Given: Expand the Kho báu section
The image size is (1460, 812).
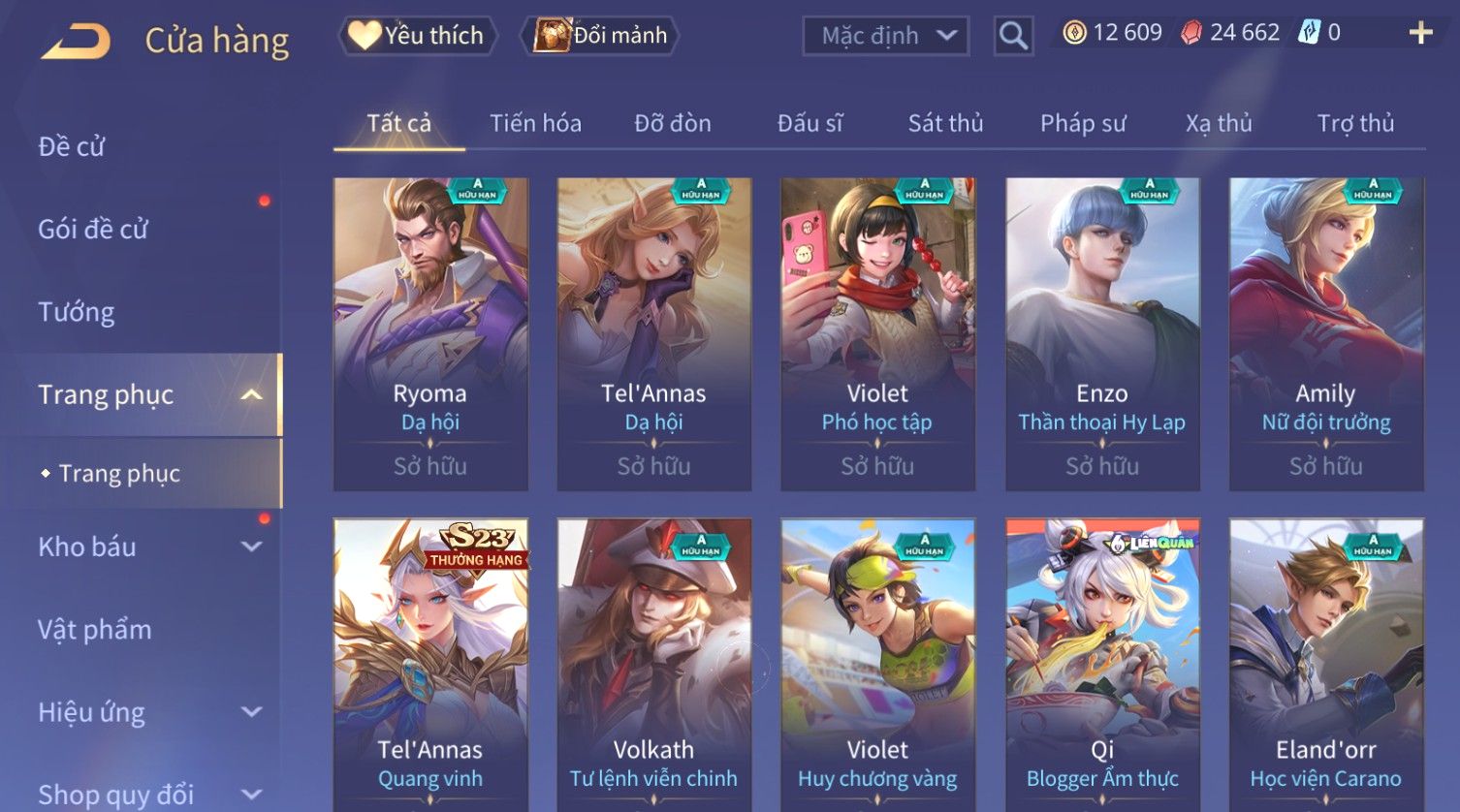Looking at the screenshot, I should pyautogui.click(x=145, y=547).
